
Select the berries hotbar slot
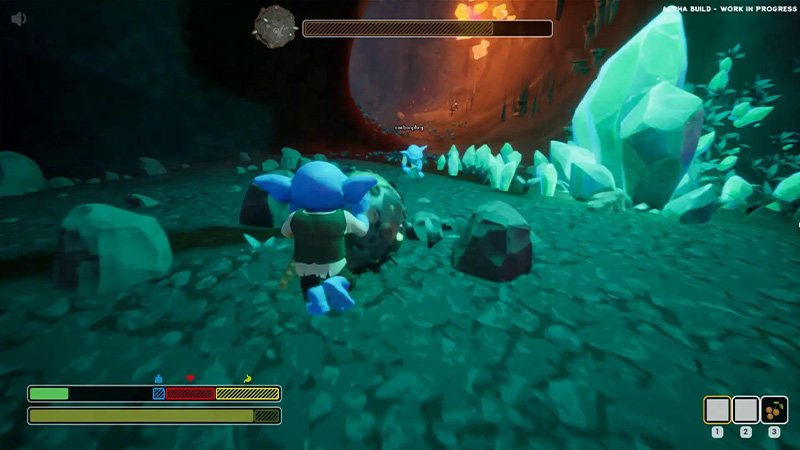(774, 410)
